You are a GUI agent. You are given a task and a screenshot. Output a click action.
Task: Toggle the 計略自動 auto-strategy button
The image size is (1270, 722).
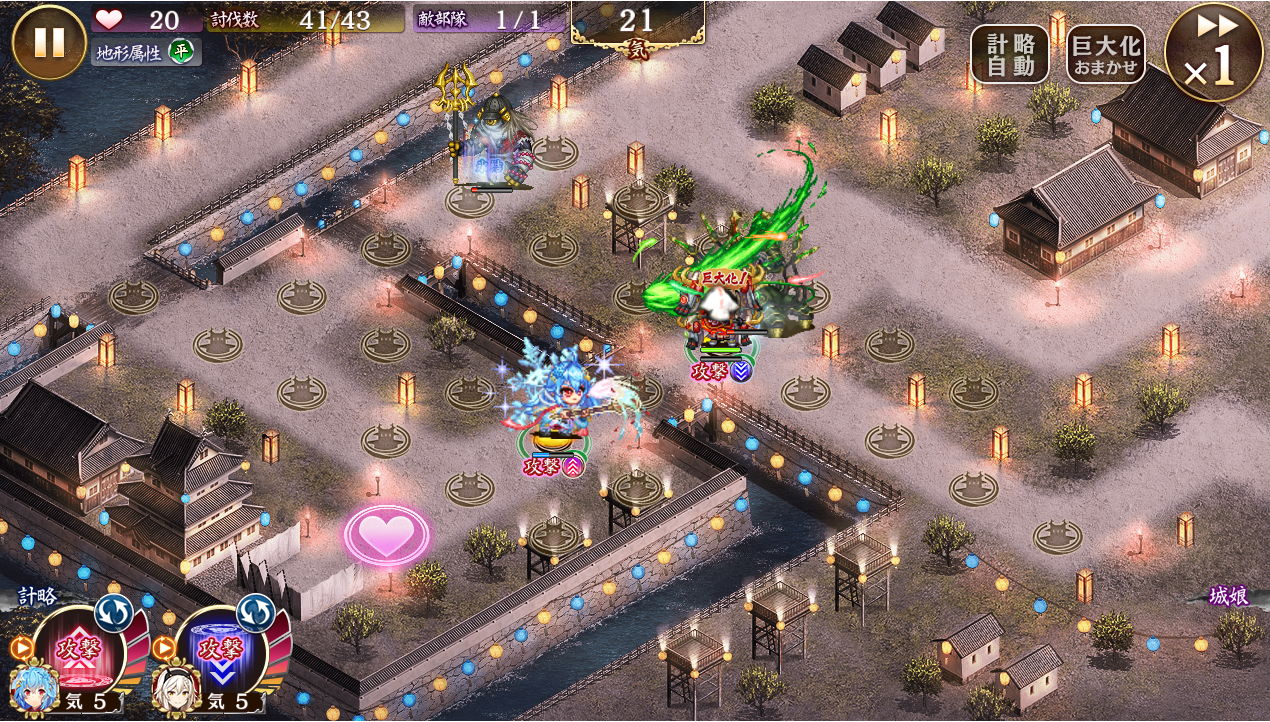click(x=1009, y=53)
